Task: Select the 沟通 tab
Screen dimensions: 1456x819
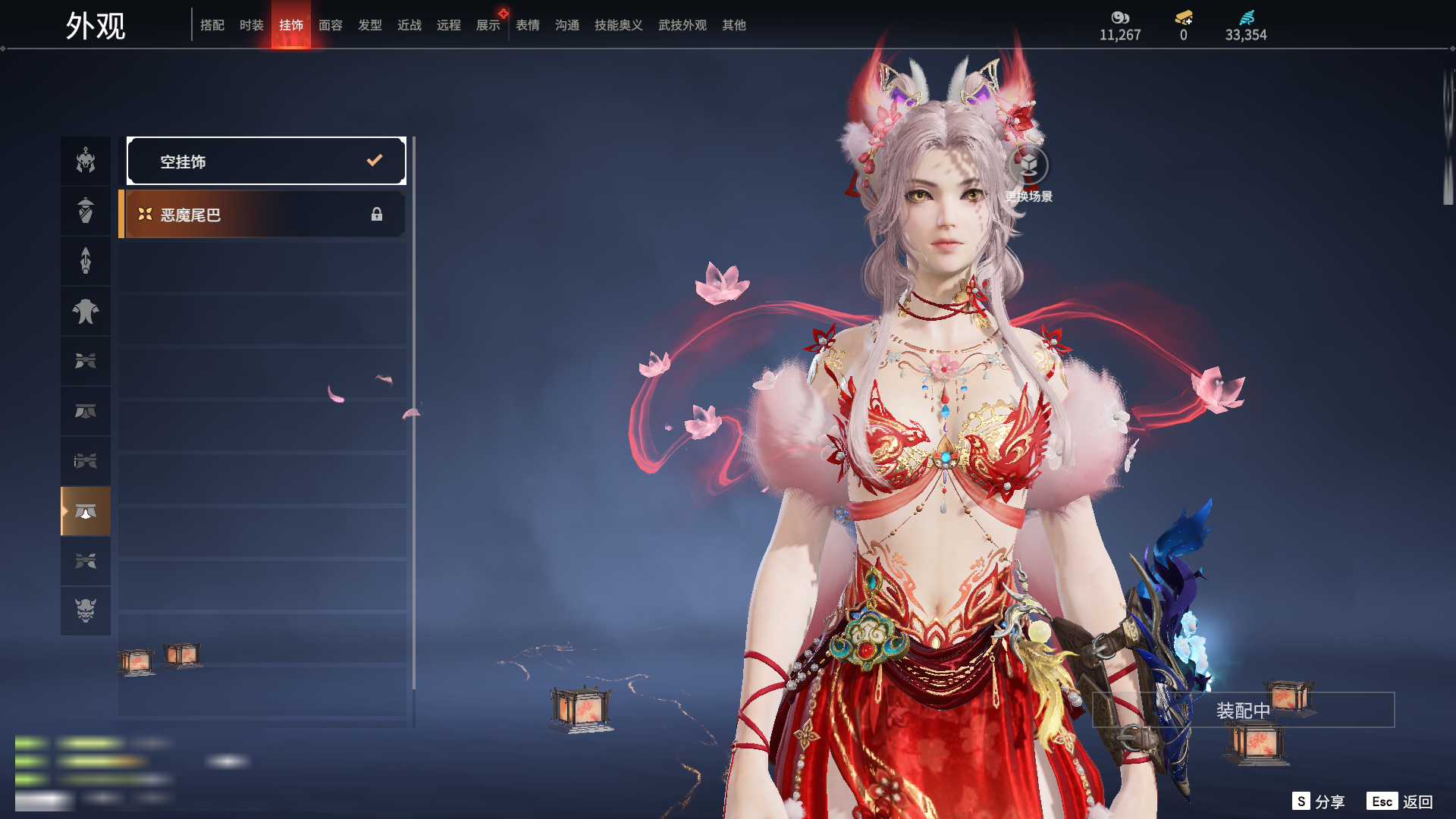Action: [567, 25]
